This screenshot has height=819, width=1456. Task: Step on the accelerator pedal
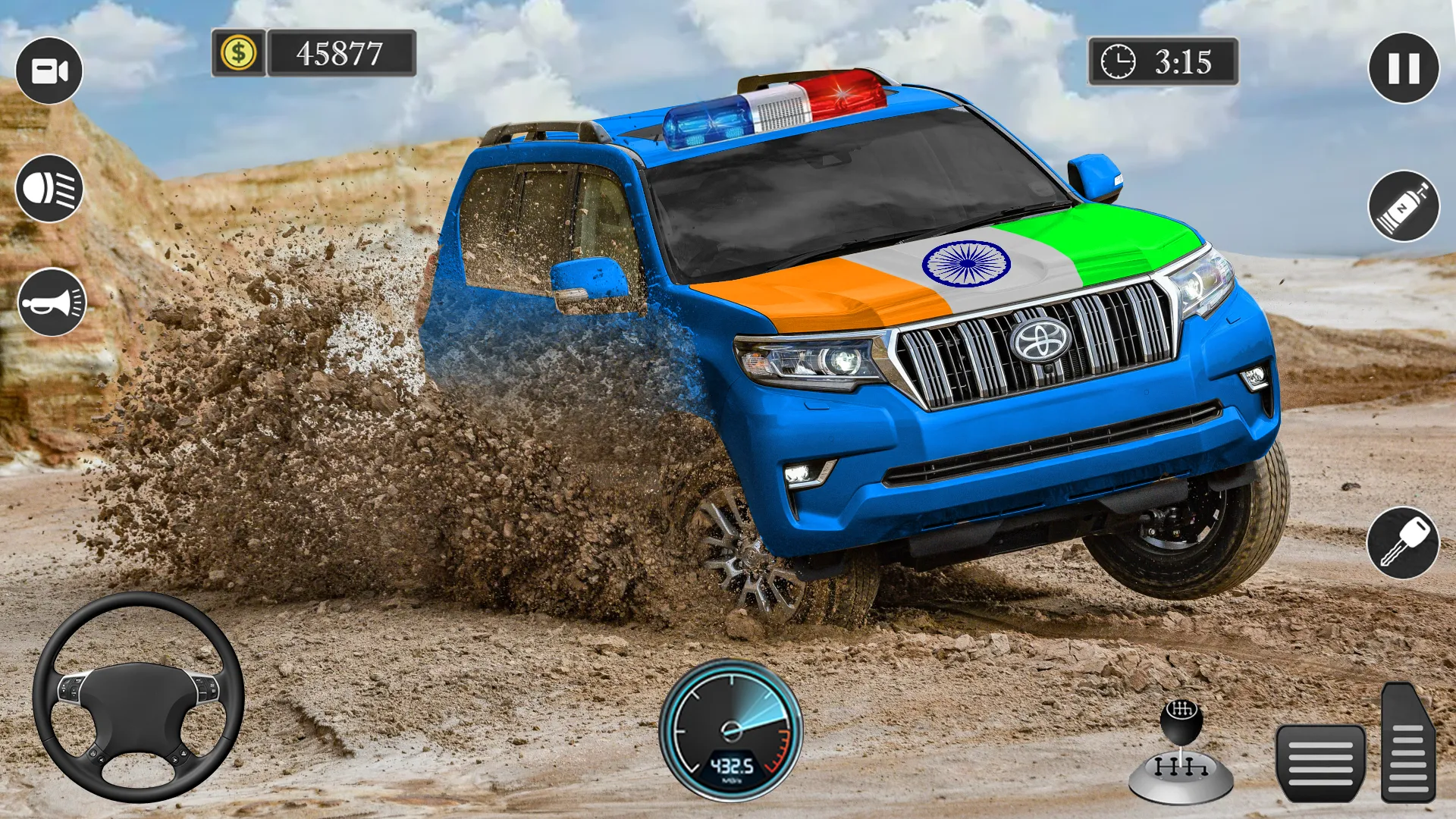[x=1407, y=743]
